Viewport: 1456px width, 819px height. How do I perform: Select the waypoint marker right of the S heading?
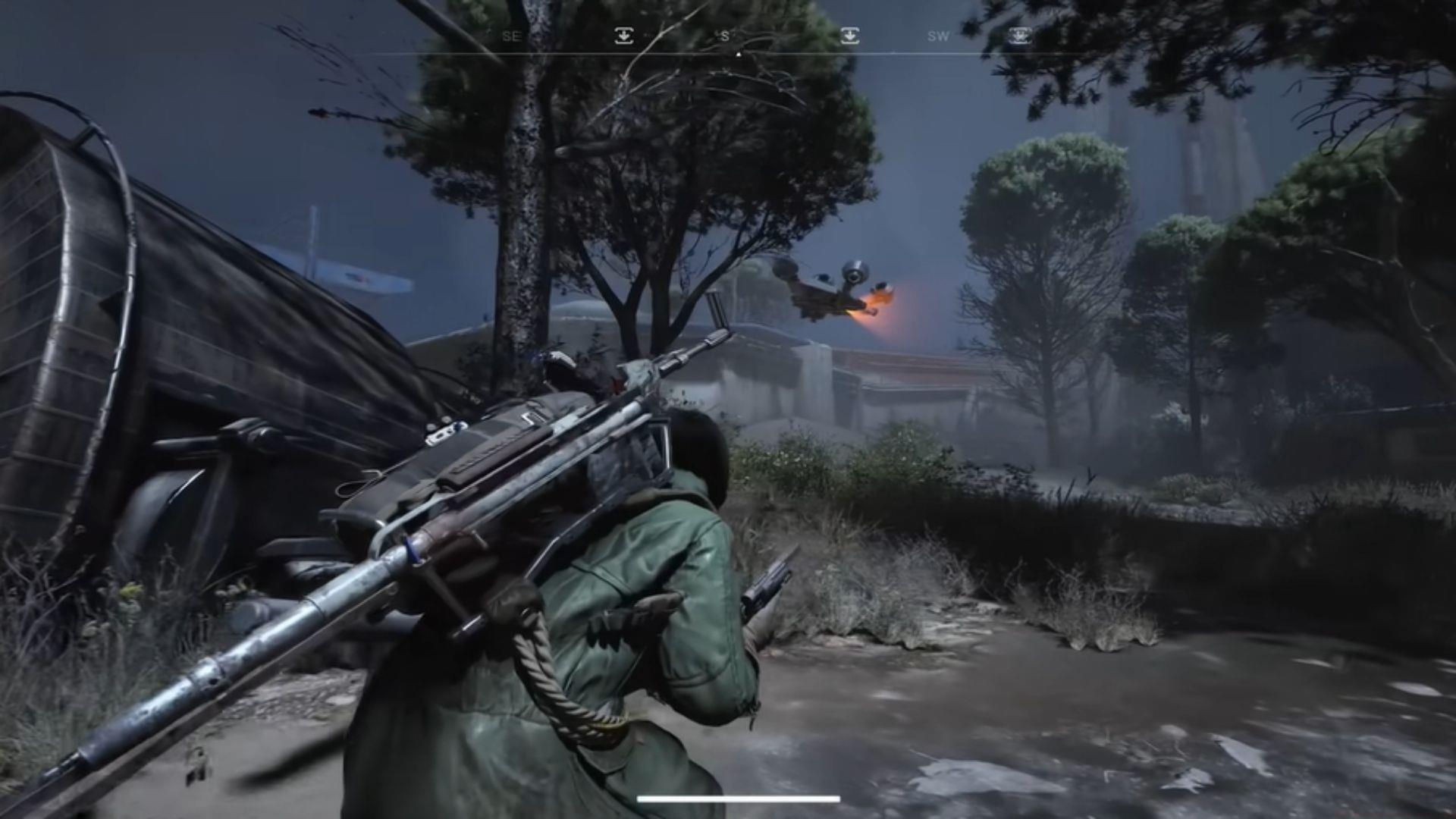pyautogui.click(x=851, y=36)
